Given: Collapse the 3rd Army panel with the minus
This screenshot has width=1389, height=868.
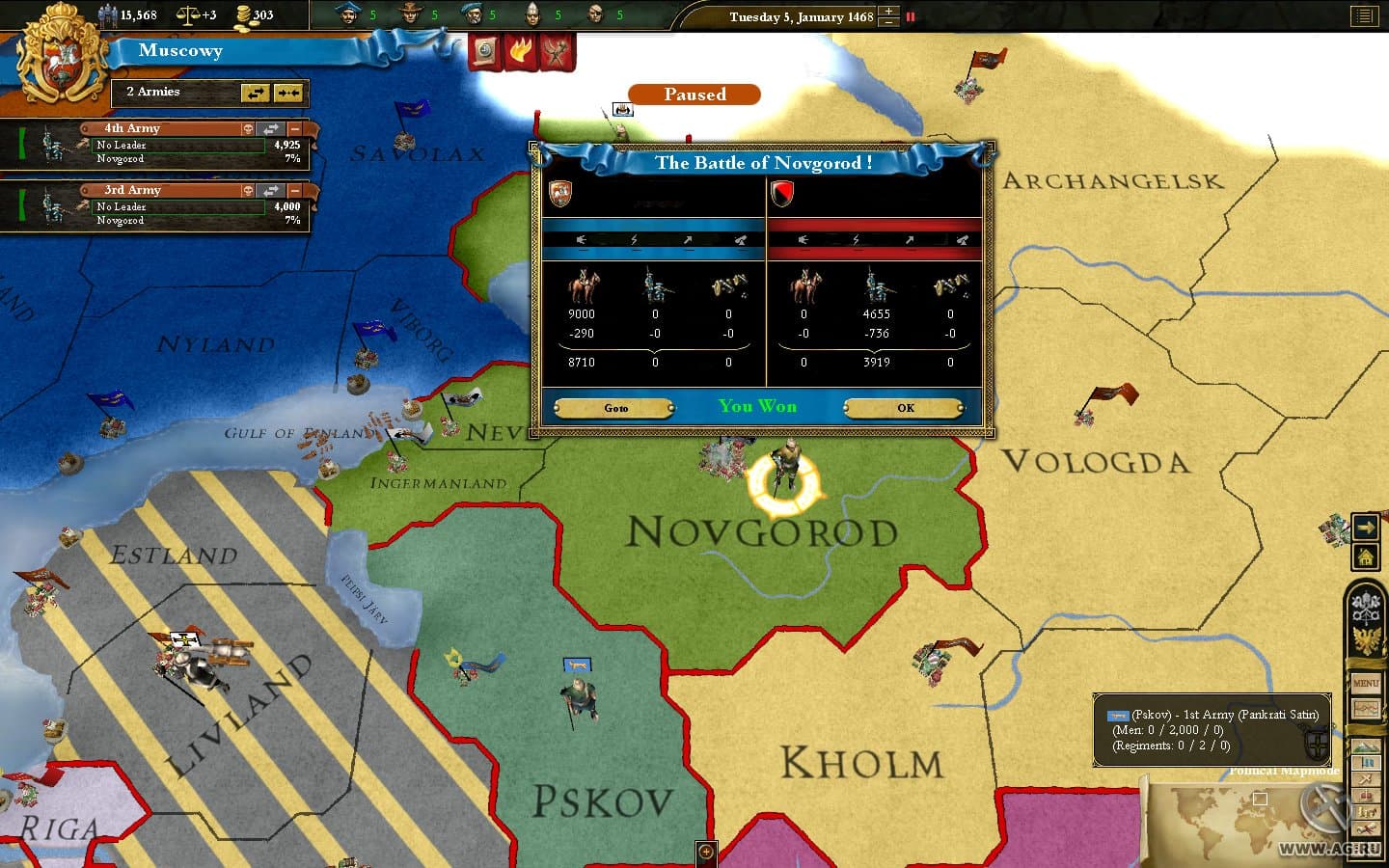Looking at the screenshot, I should pyautogui.click(x=294, y=190).
